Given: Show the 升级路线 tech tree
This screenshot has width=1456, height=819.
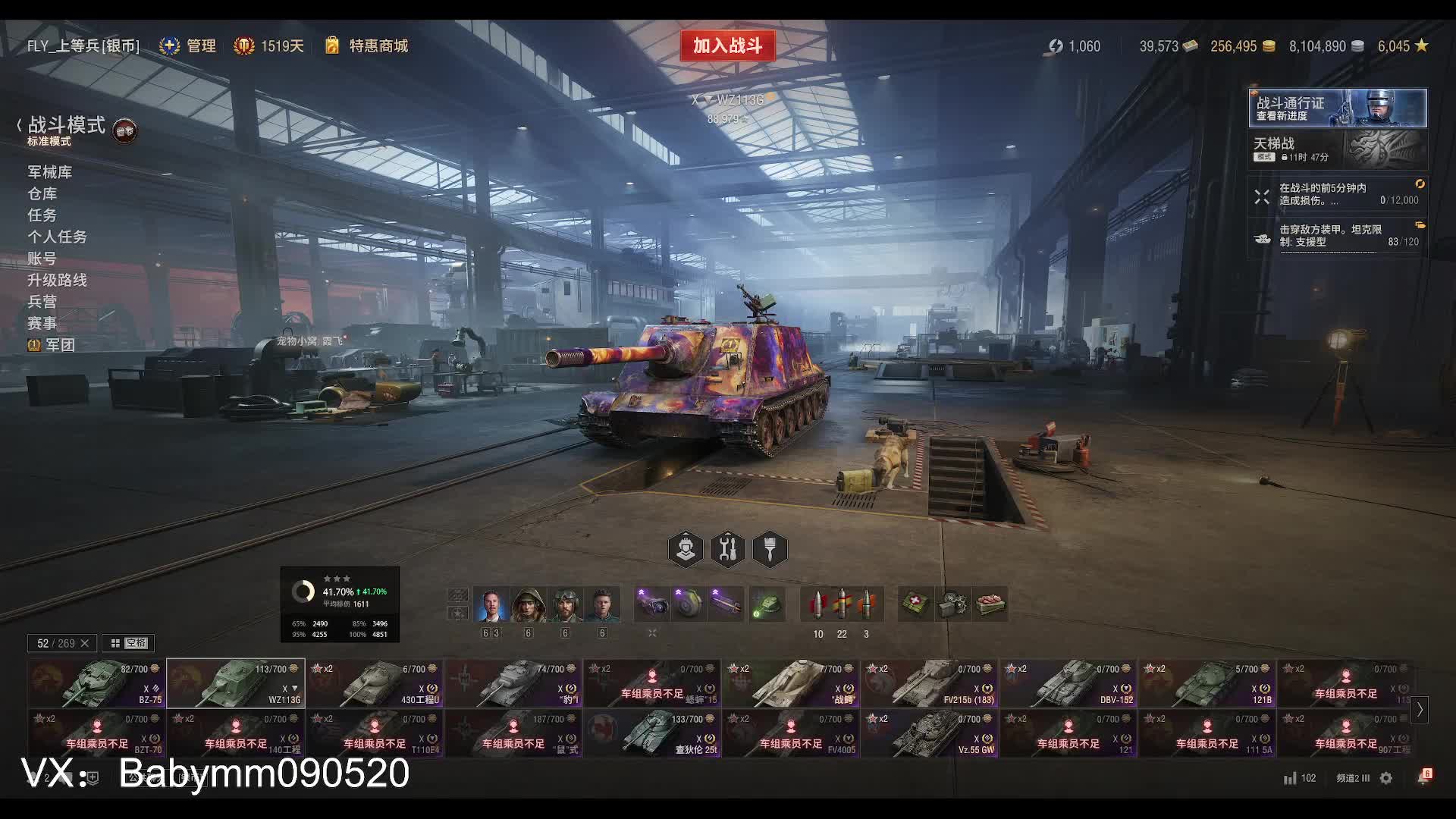Looking at the screenshot, I should (58, 280).
